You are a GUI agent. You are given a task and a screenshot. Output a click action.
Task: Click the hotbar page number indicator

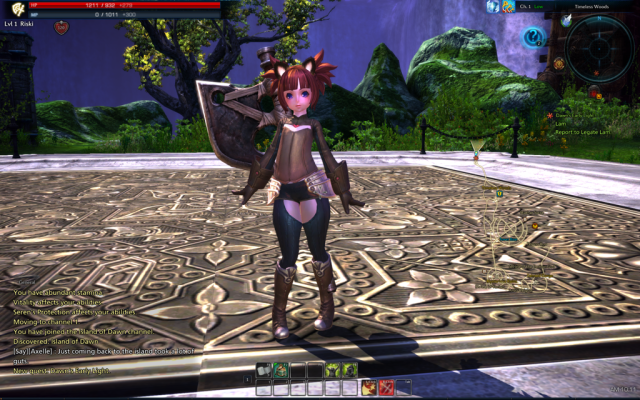pos(248,379)
